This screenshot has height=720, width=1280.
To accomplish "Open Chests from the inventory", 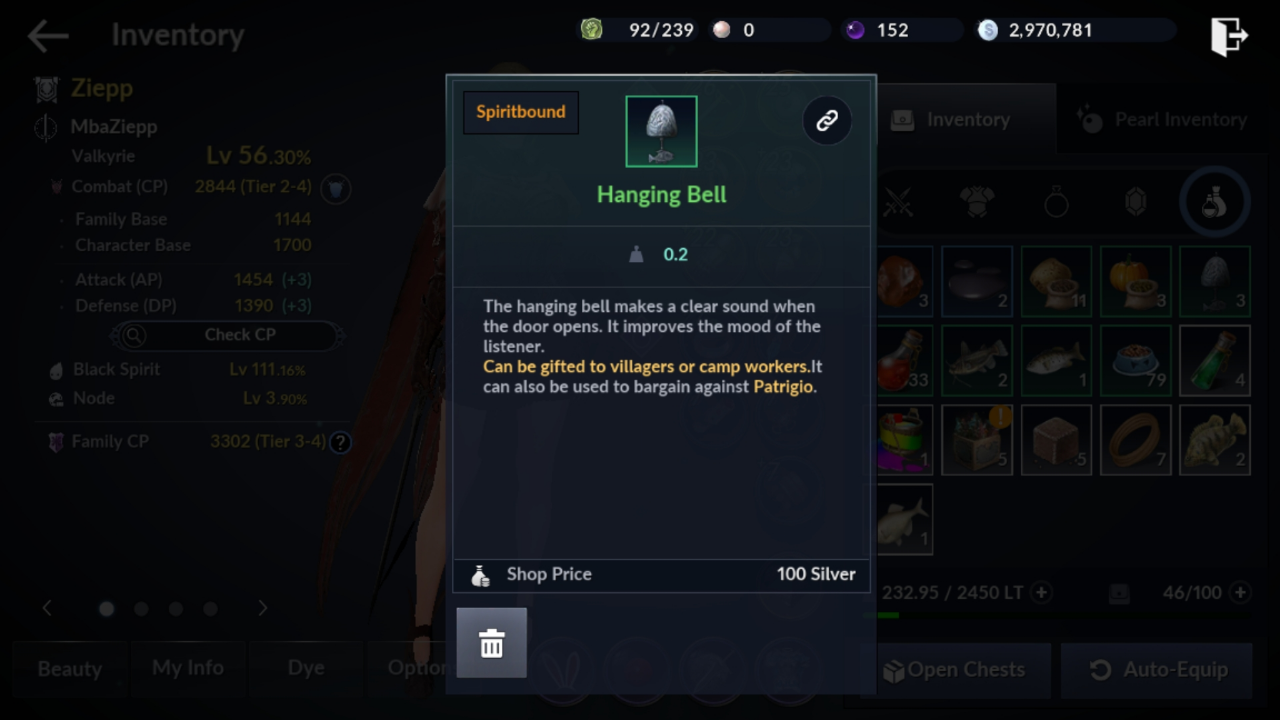I will [x=955, y=670].
